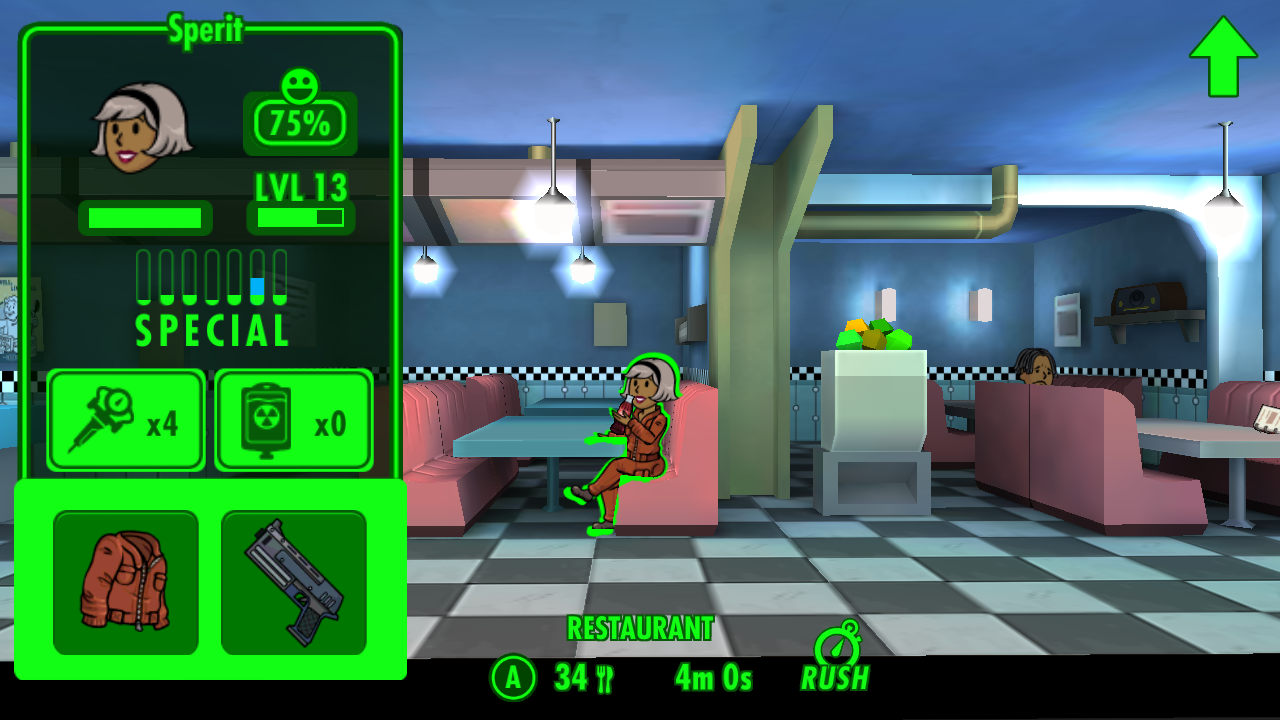Click the green up arrow button
The height and width of the screenshot is (720, 1280).
1222,58
